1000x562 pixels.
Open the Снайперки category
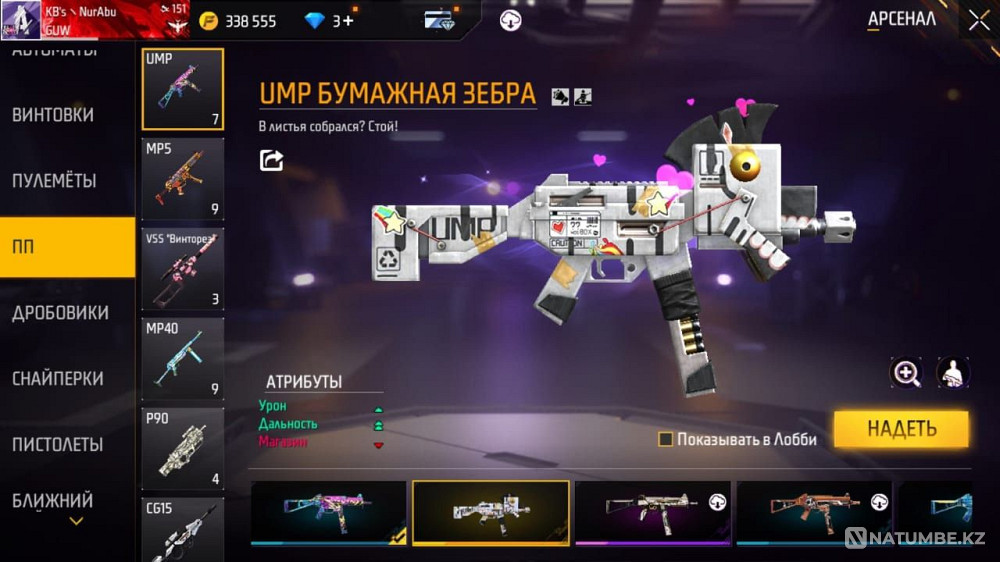[57, 379]
